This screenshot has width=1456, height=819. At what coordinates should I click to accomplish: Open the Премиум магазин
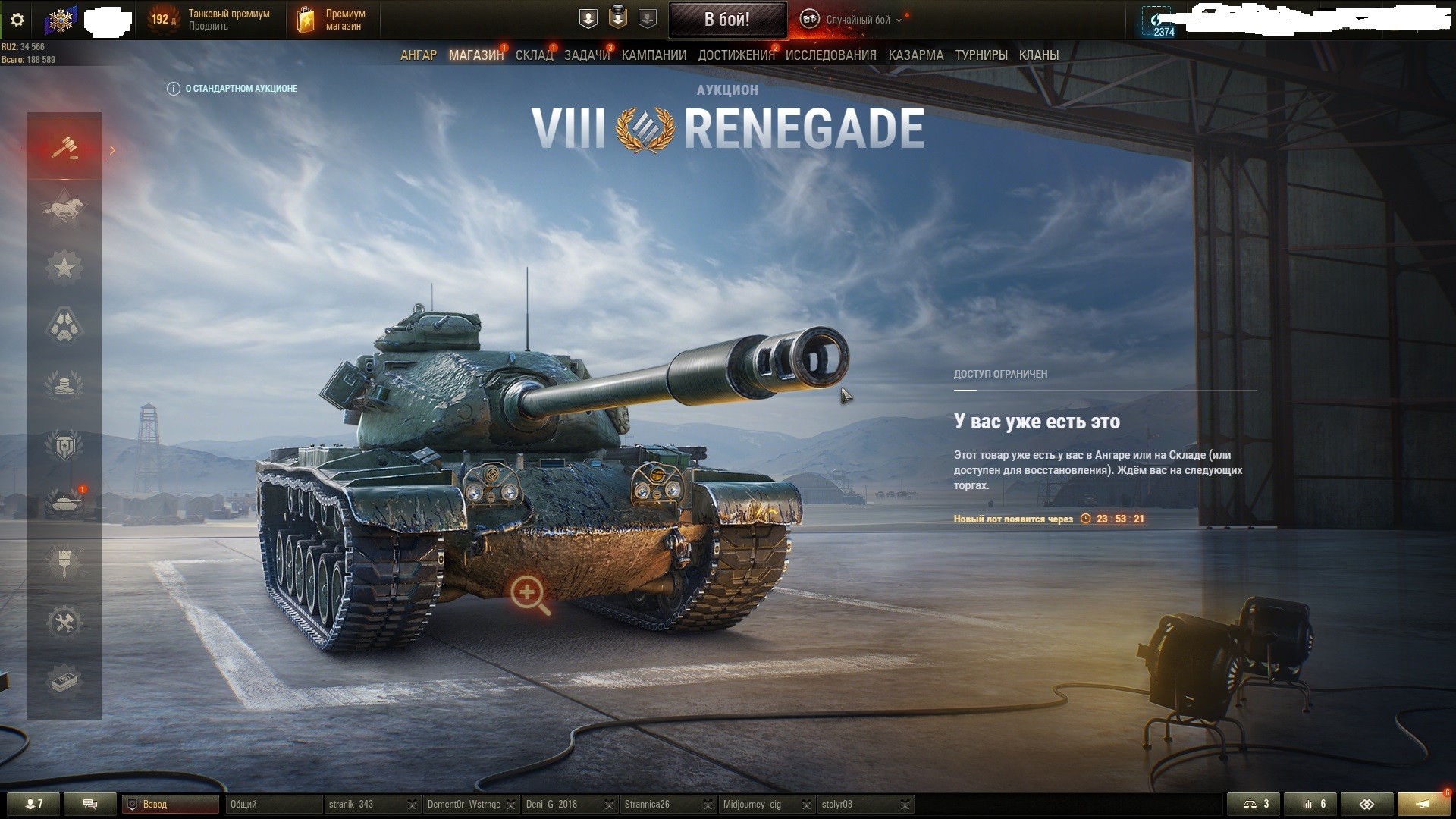pos(334,20)
